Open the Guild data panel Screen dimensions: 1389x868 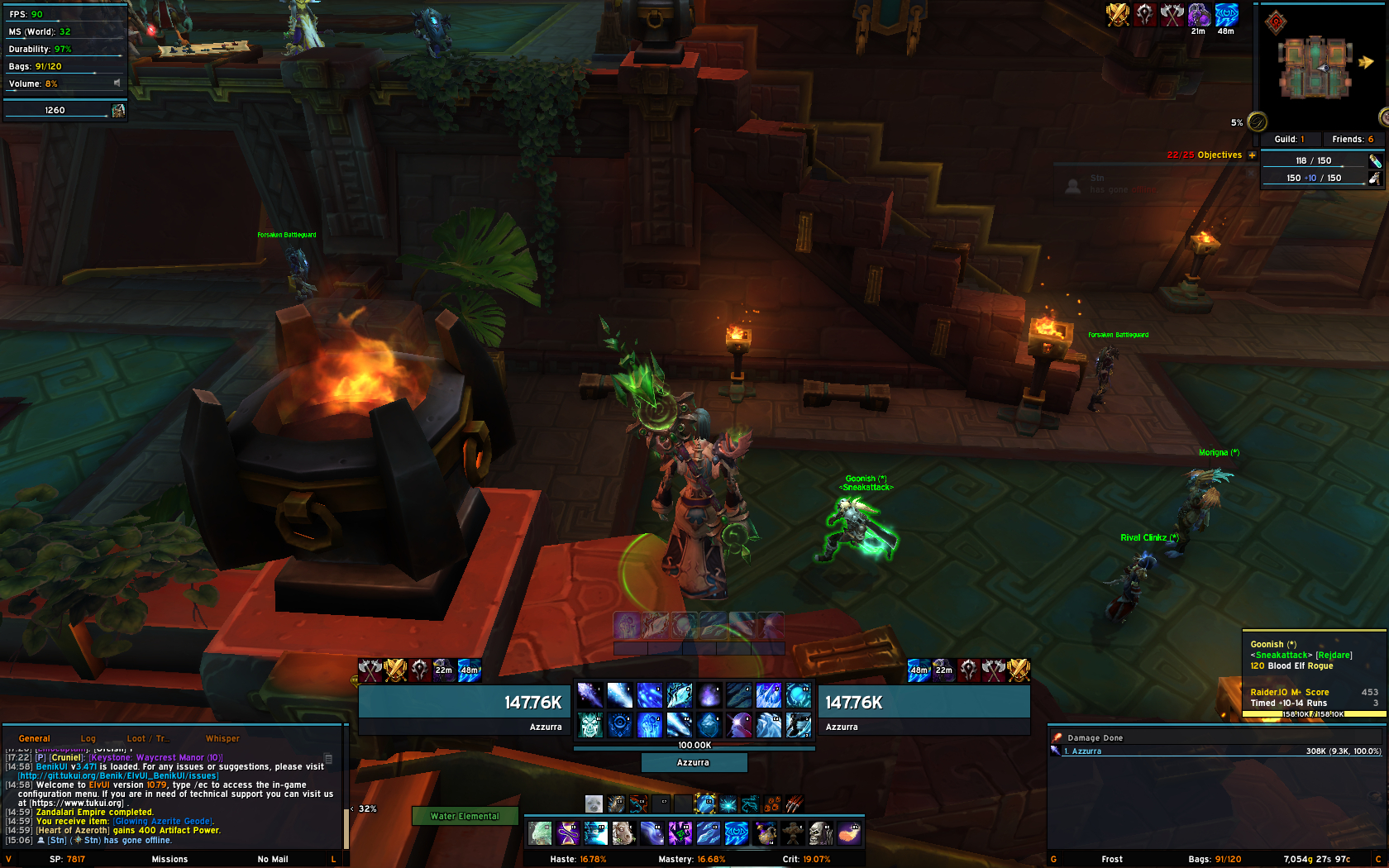pyautogui.click(x=1289, y=139)
